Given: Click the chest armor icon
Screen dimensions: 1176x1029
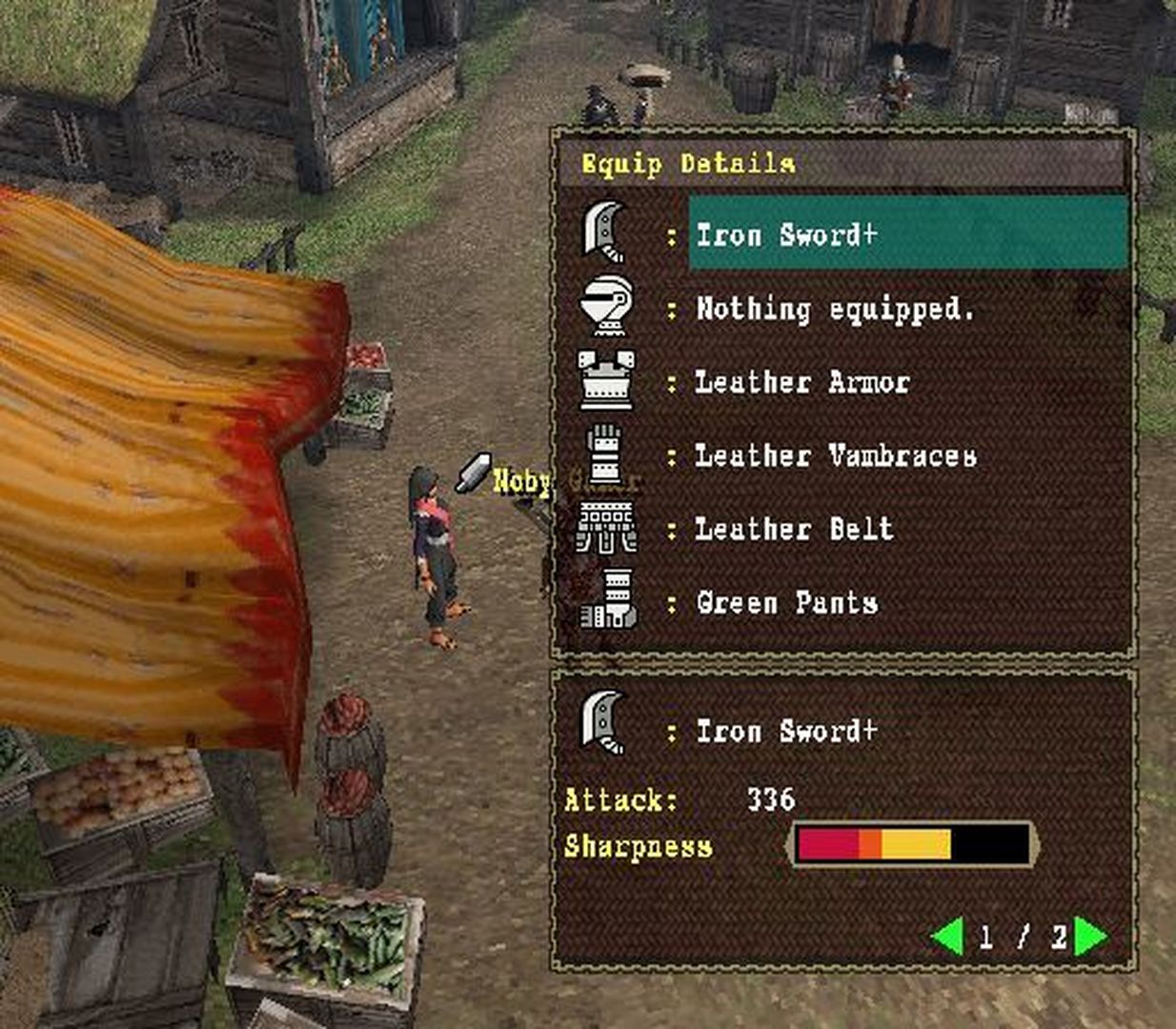Looking at the screenshot, I should click(606, 379).
